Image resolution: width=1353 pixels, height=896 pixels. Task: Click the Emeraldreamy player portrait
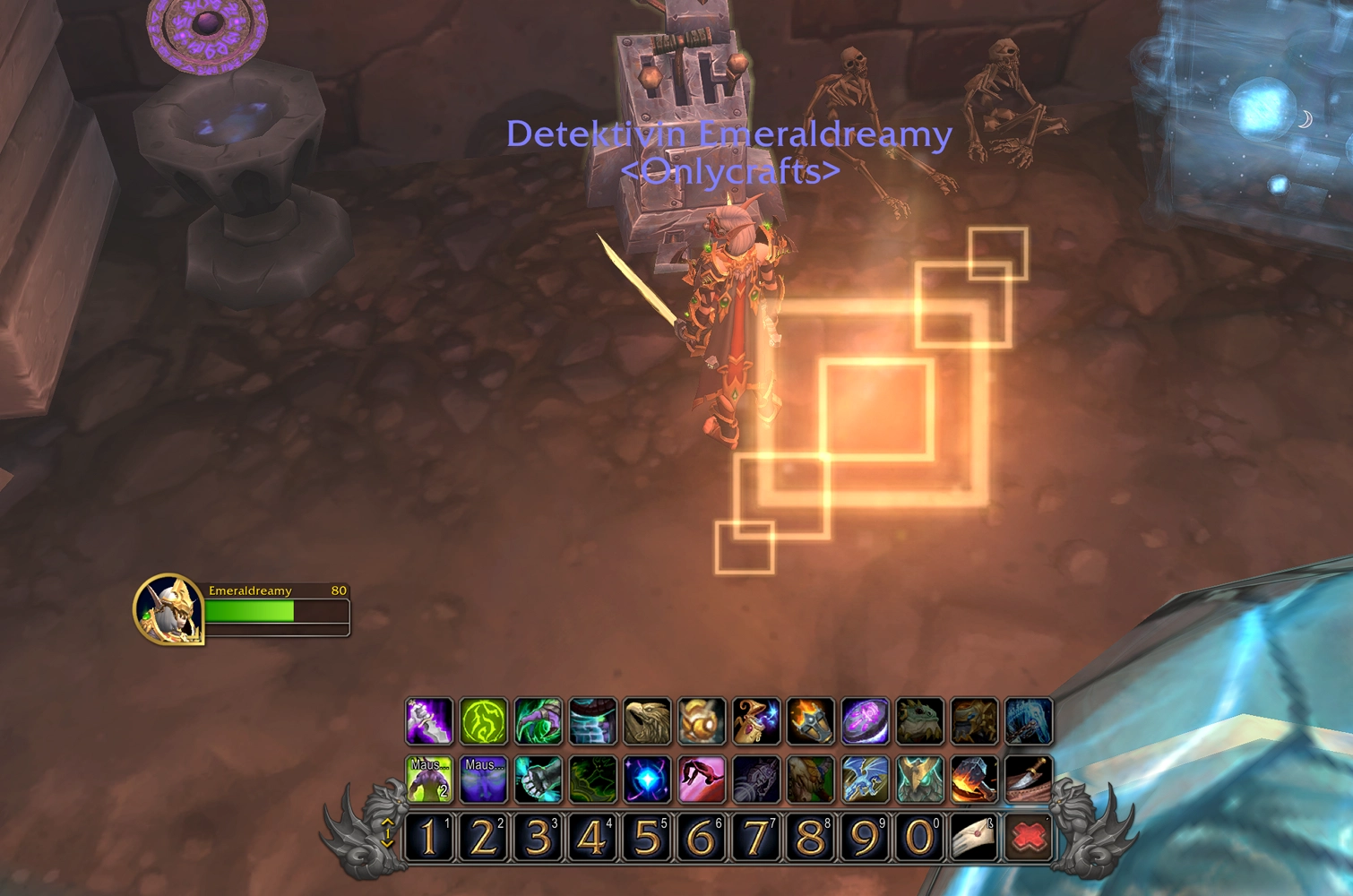point(169,609)
